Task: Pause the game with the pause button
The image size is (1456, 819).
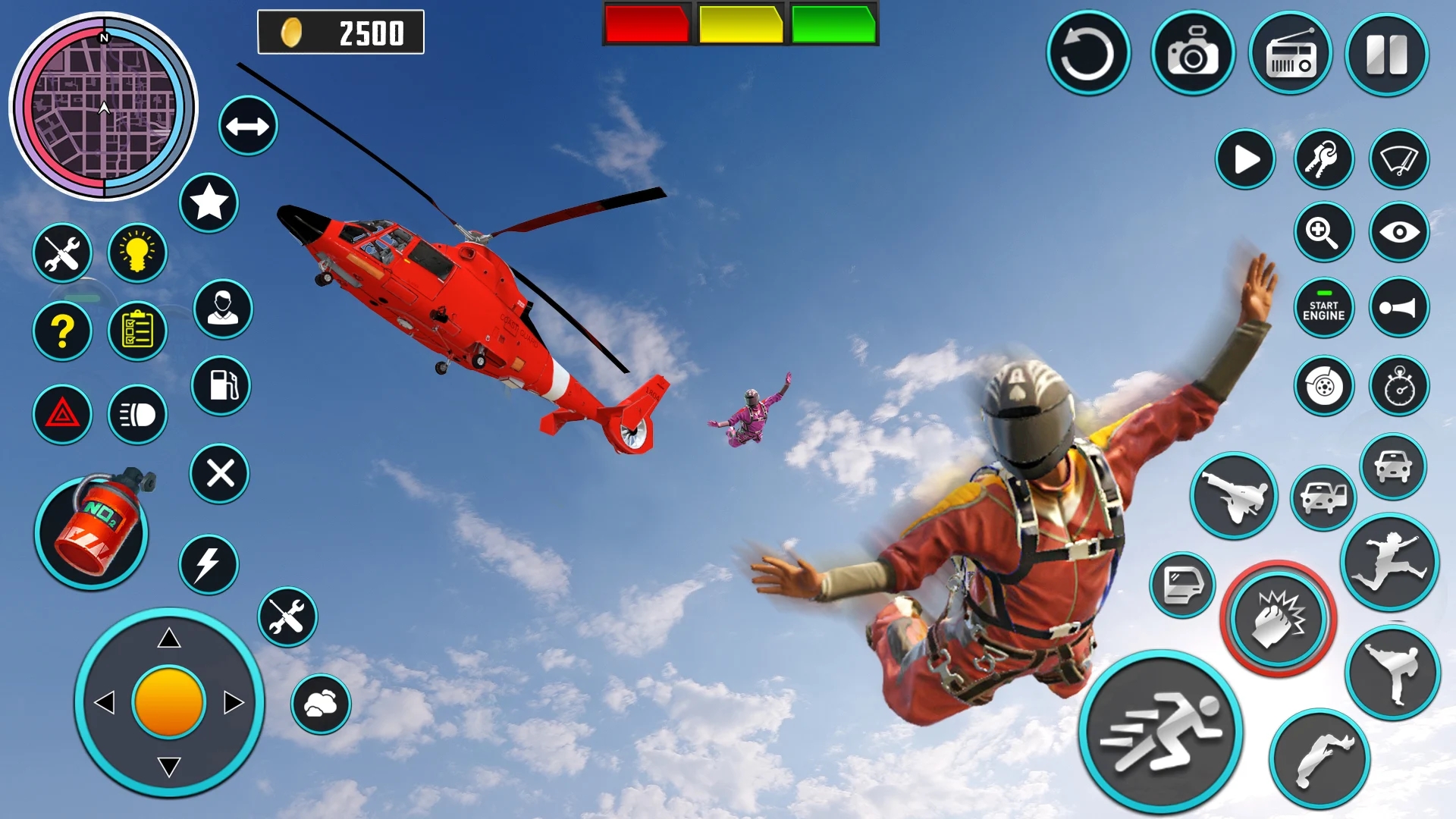Action: pos(1386,55)
